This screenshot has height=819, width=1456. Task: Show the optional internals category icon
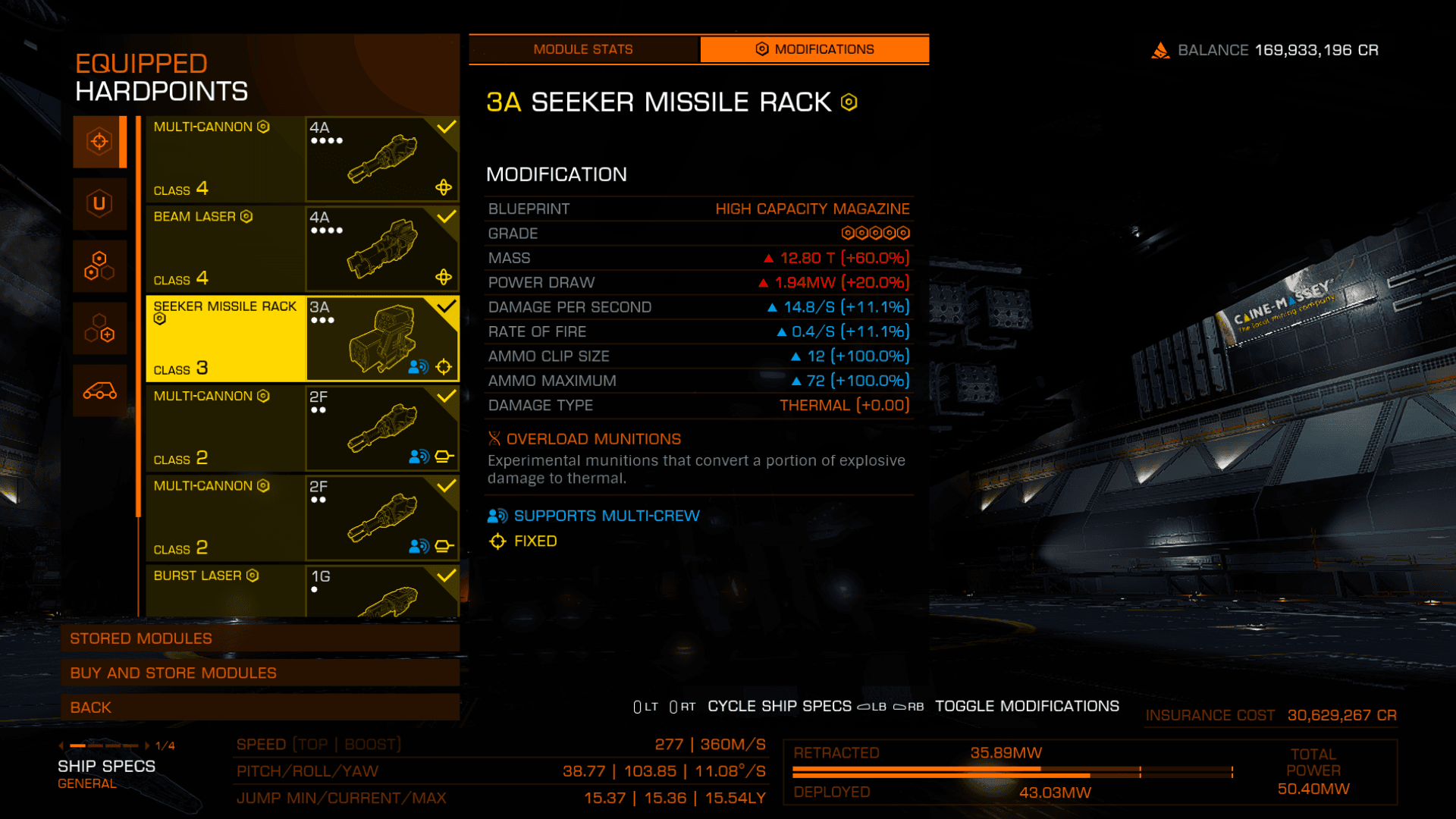coord(99,328)
